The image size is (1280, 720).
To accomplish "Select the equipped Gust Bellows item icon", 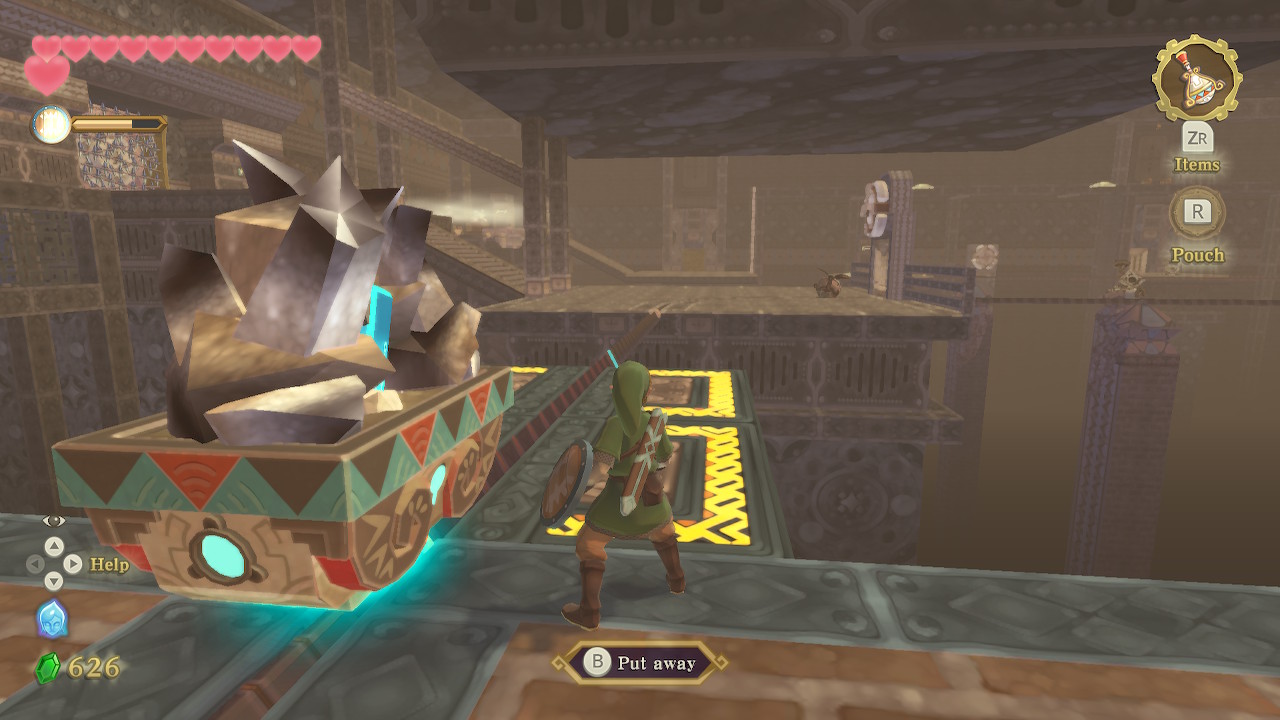I will click(x=1196, y=78).
